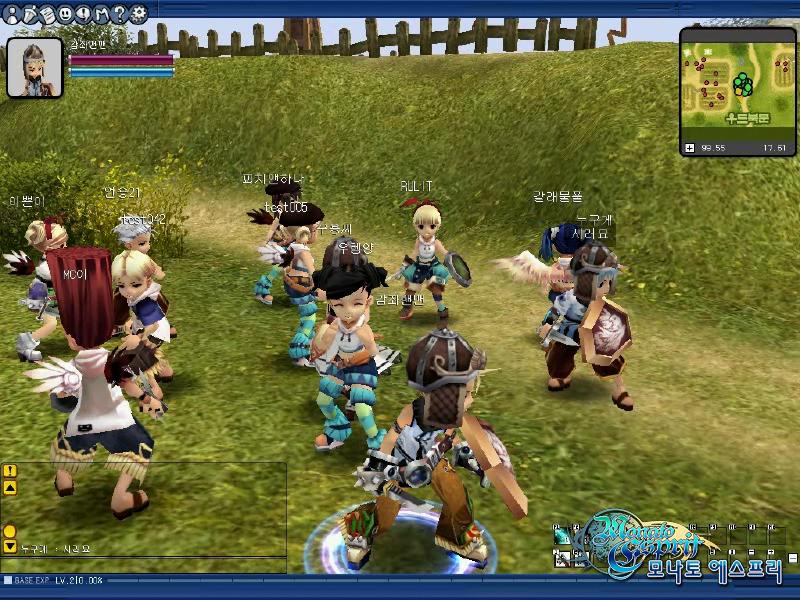The width and height of the screenshot is (800, 600).
Task: Open the gear settings icon
Action: (138, 13)
